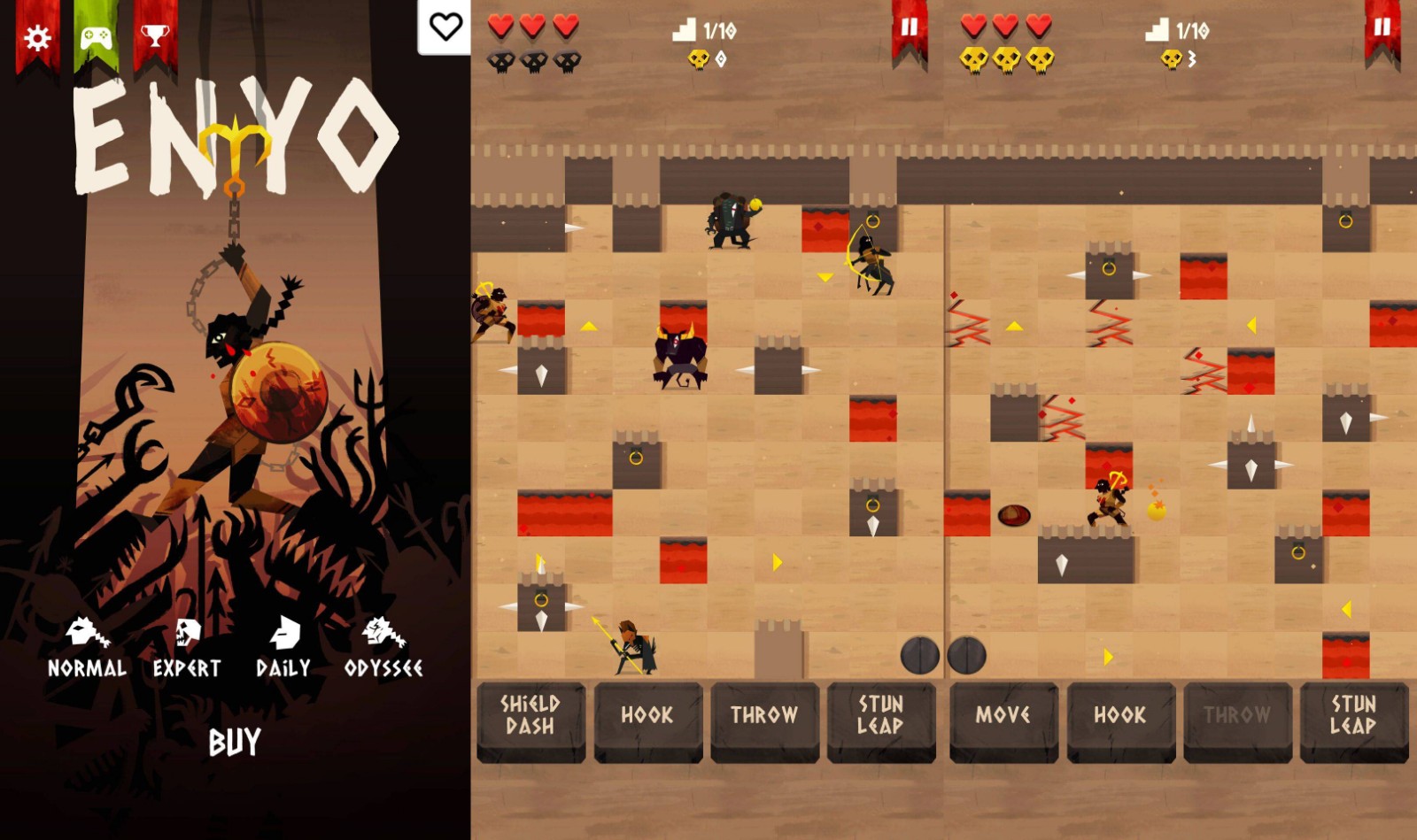The width and height of the screenshot is (1417, 840).
Task: View achievements via the trophy banner
Action: tap(155, 36)
